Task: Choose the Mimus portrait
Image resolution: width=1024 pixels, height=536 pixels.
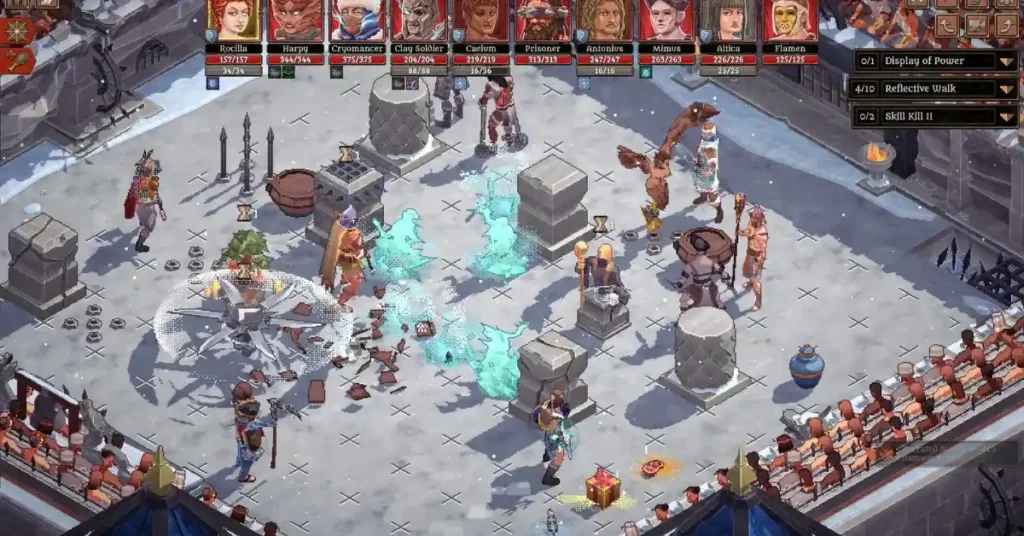Action: [x=667, y=20]
